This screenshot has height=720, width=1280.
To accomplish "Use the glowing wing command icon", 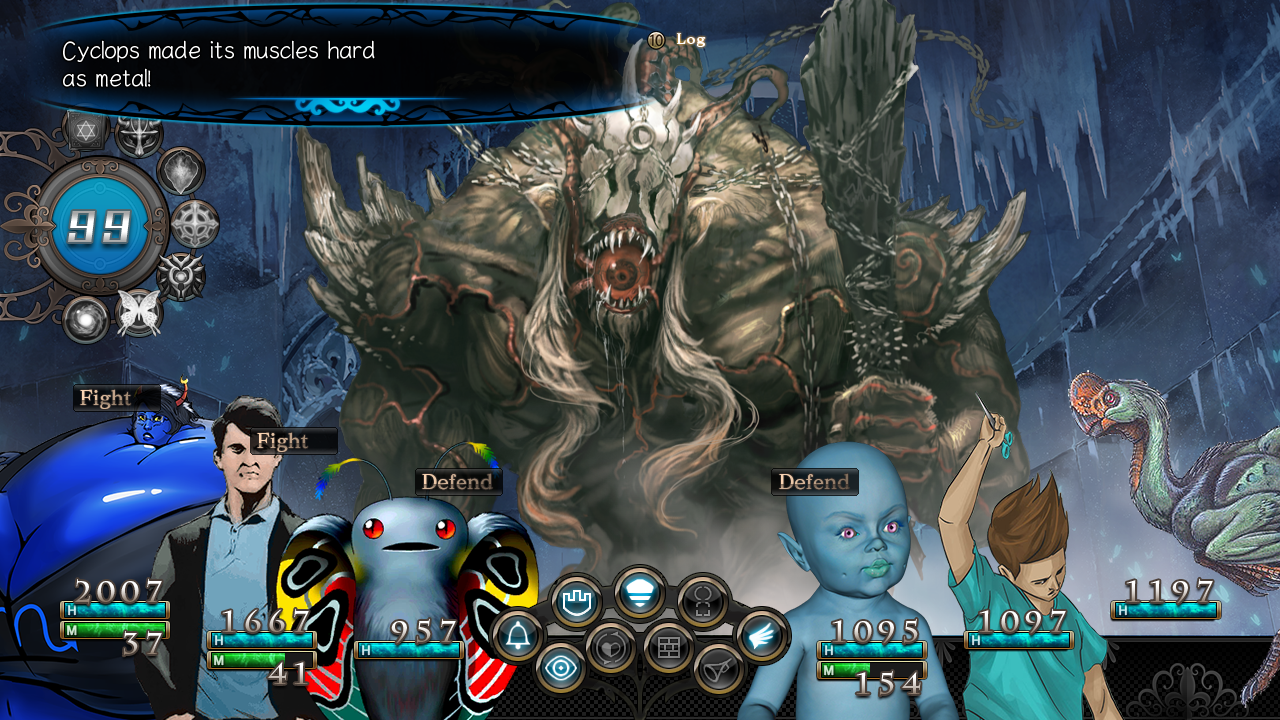I will [763, 635].
